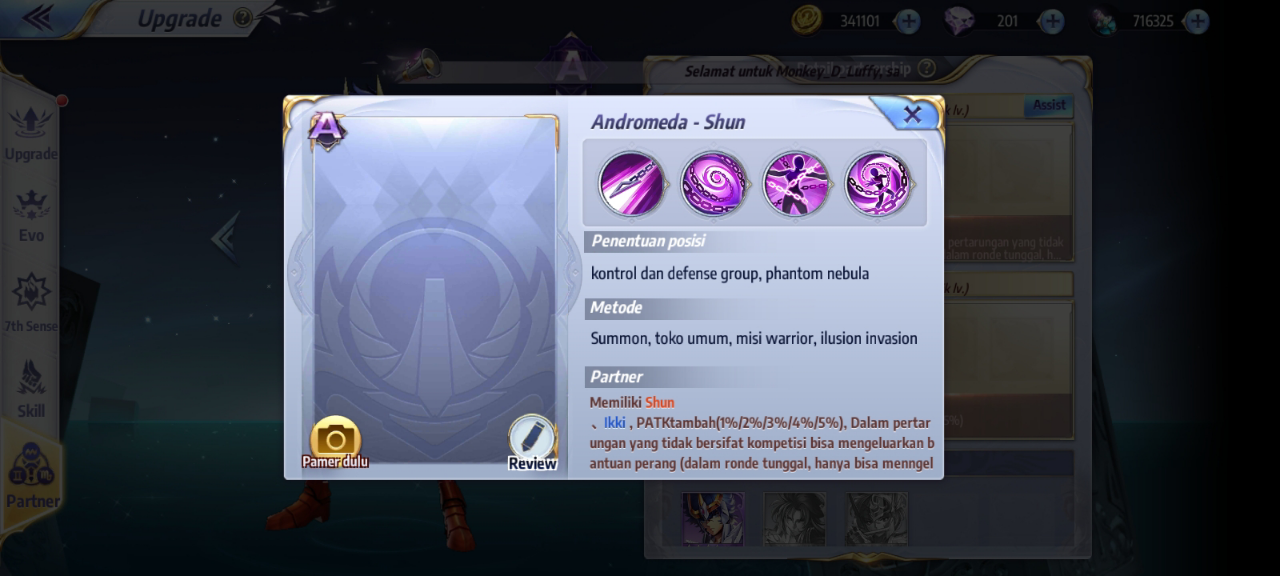
Task: Select the purple-armored partner portrait thumbnail
Action: [x=713, y=518]
